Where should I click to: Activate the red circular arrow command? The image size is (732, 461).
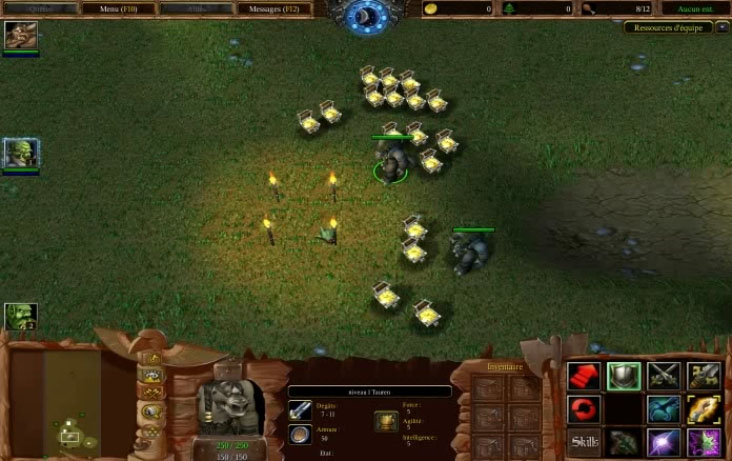584,409
